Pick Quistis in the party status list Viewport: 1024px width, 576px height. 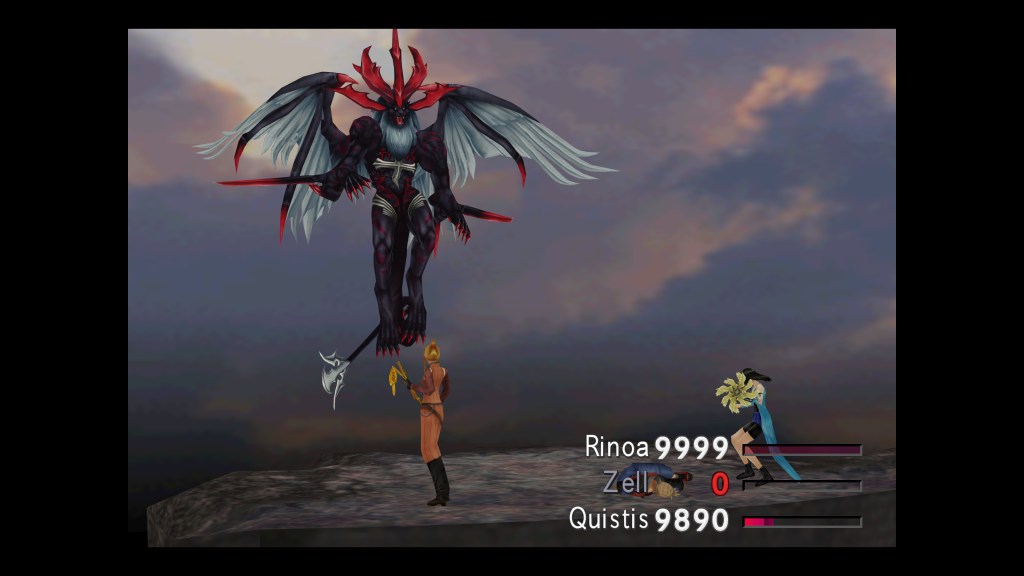609,519
